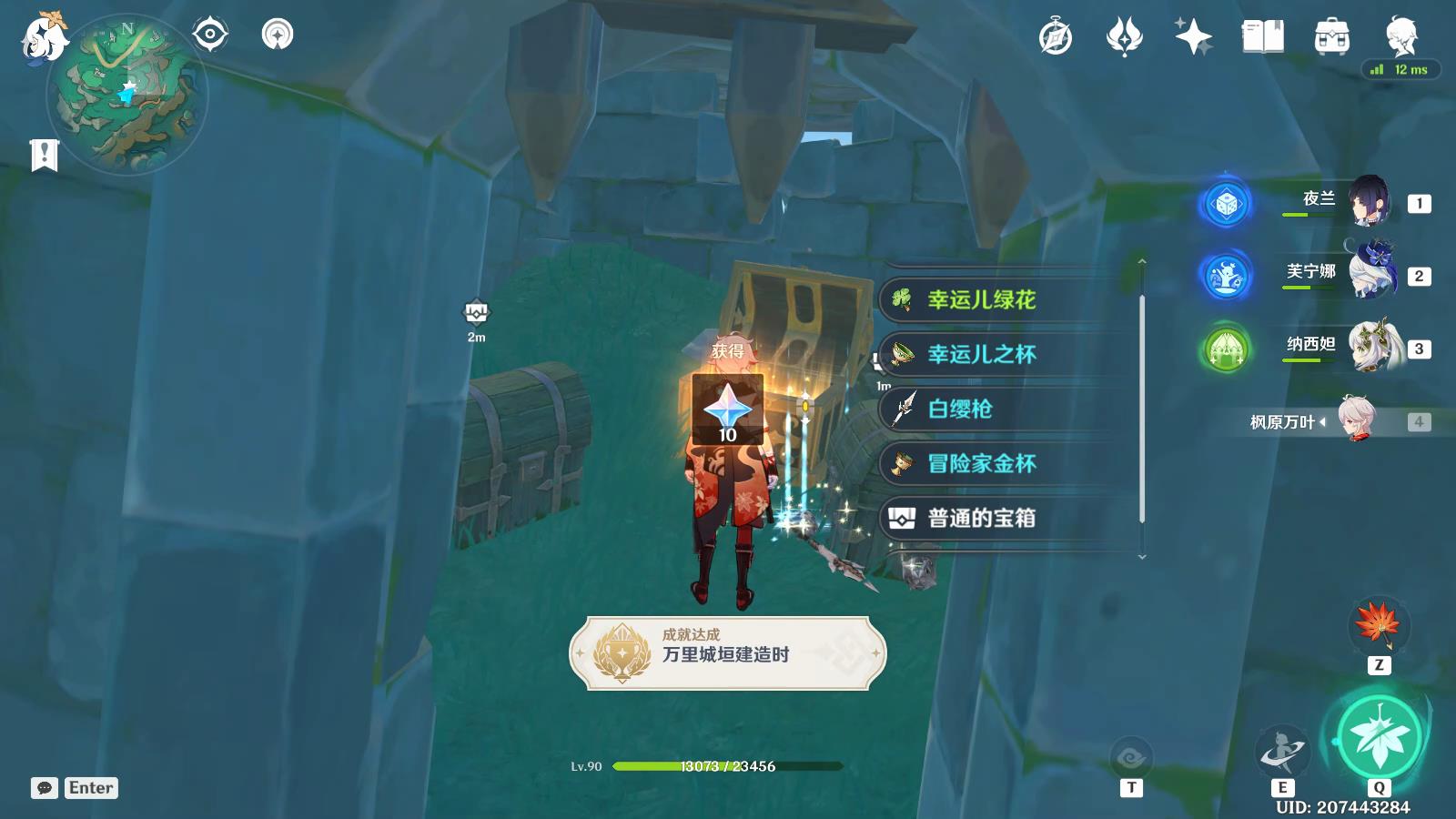Open the quest handbook book icon
Screen dimensions: 1456x819
tap(1263, 36)
